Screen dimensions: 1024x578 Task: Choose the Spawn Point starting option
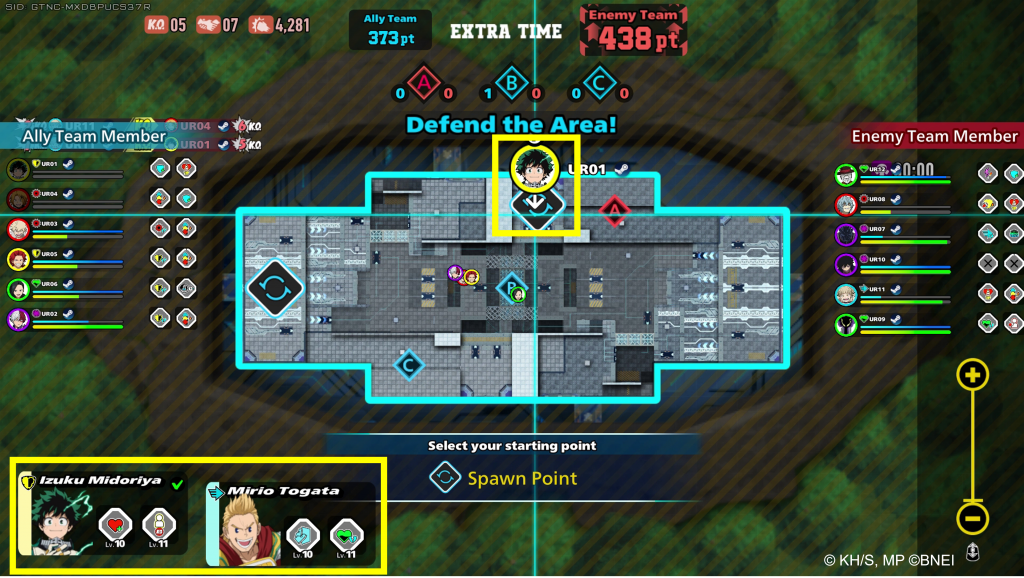coord(505,478)
